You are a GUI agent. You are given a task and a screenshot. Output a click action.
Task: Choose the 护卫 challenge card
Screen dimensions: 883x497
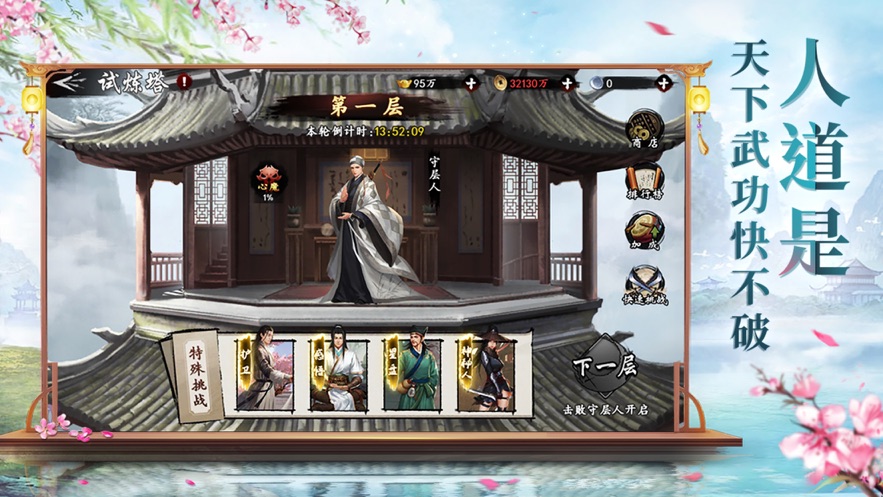click(264, 374)
